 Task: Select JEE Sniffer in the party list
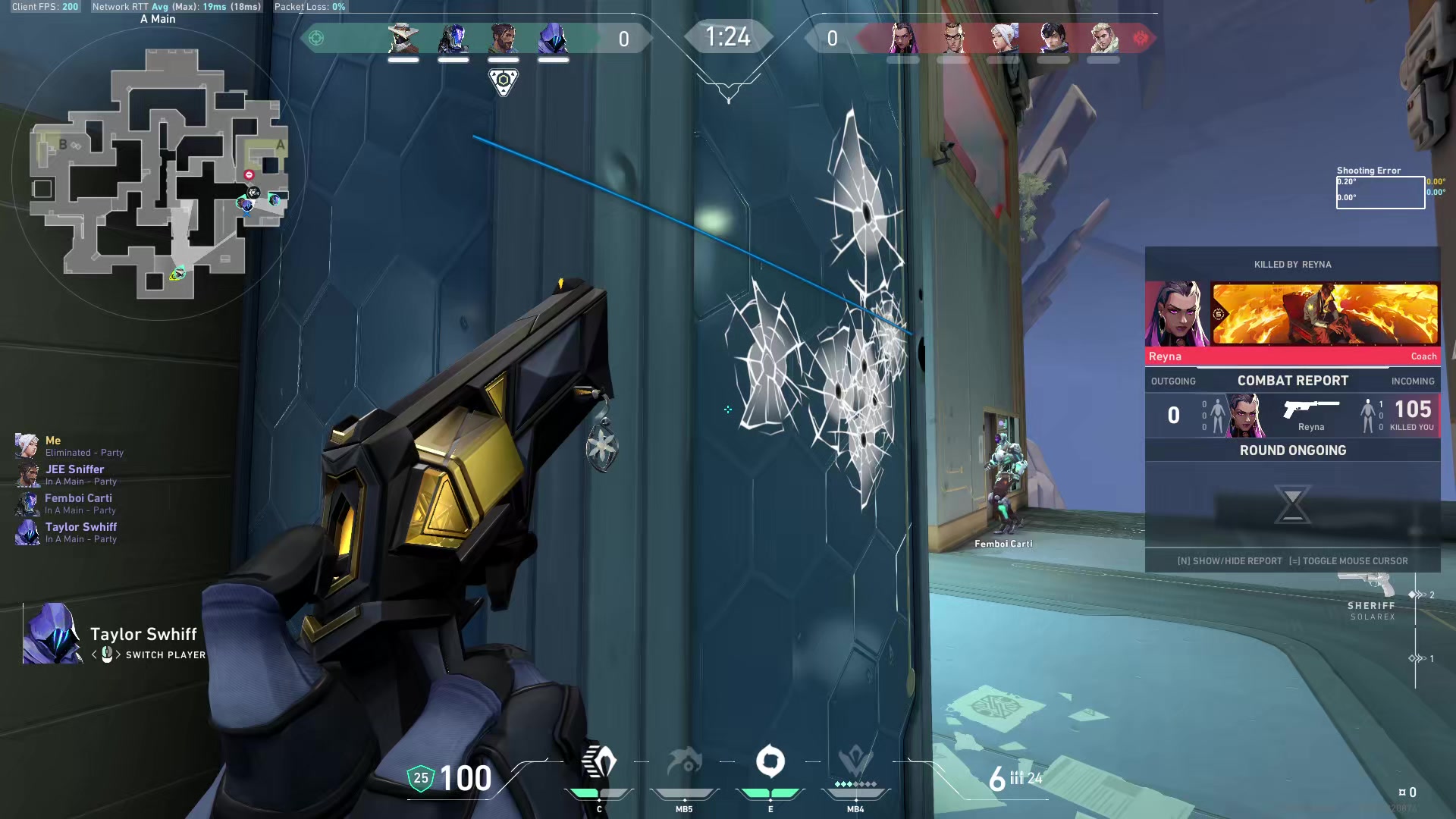[x=74, y=475]
